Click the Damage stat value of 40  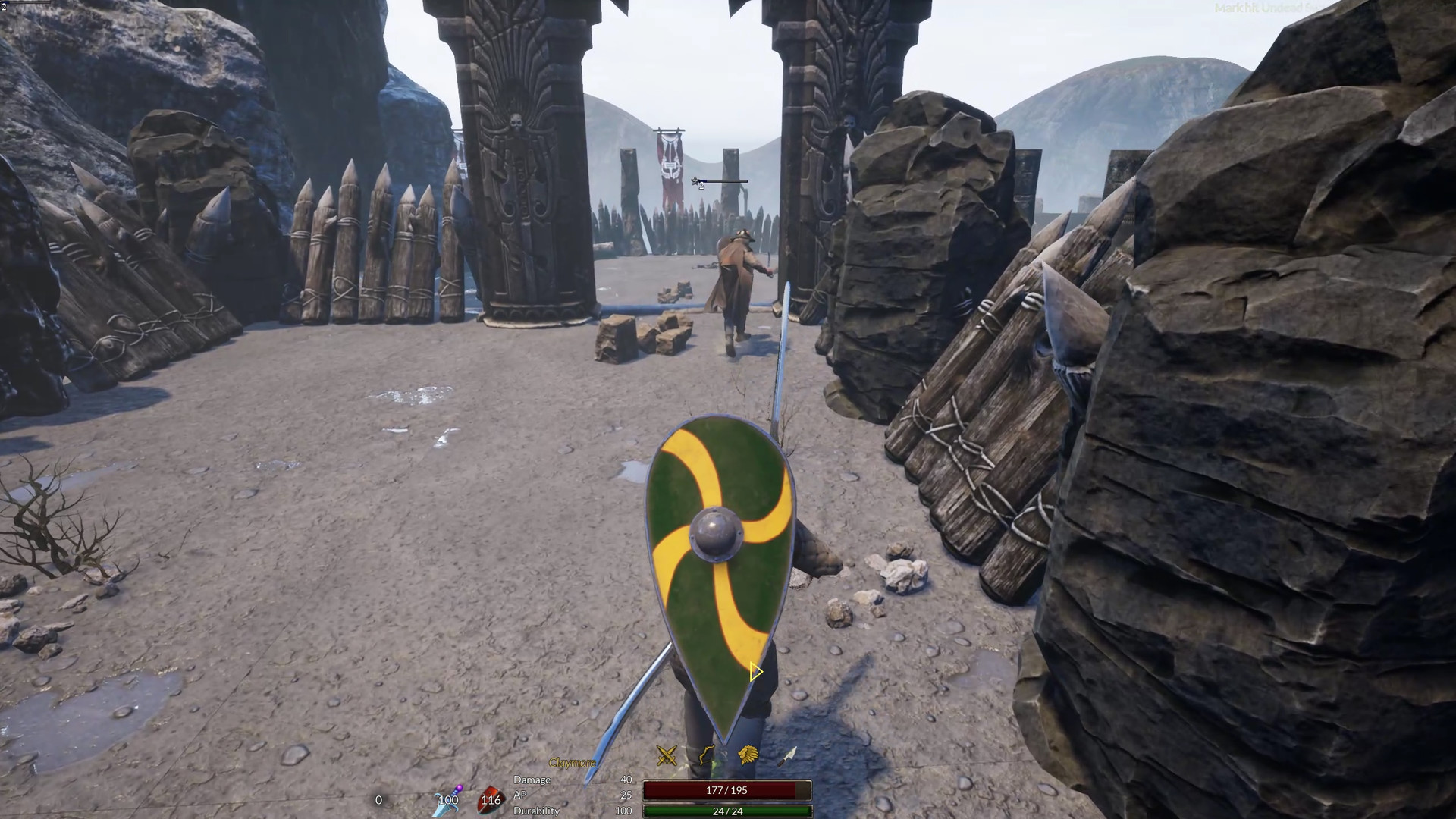[x=625, y=779]
